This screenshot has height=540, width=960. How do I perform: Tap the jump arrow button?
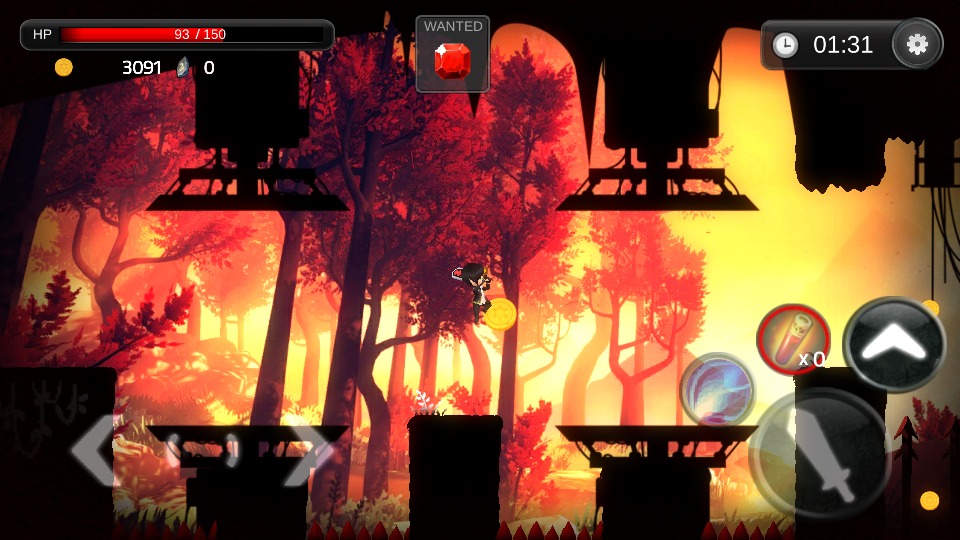point(894,345)
